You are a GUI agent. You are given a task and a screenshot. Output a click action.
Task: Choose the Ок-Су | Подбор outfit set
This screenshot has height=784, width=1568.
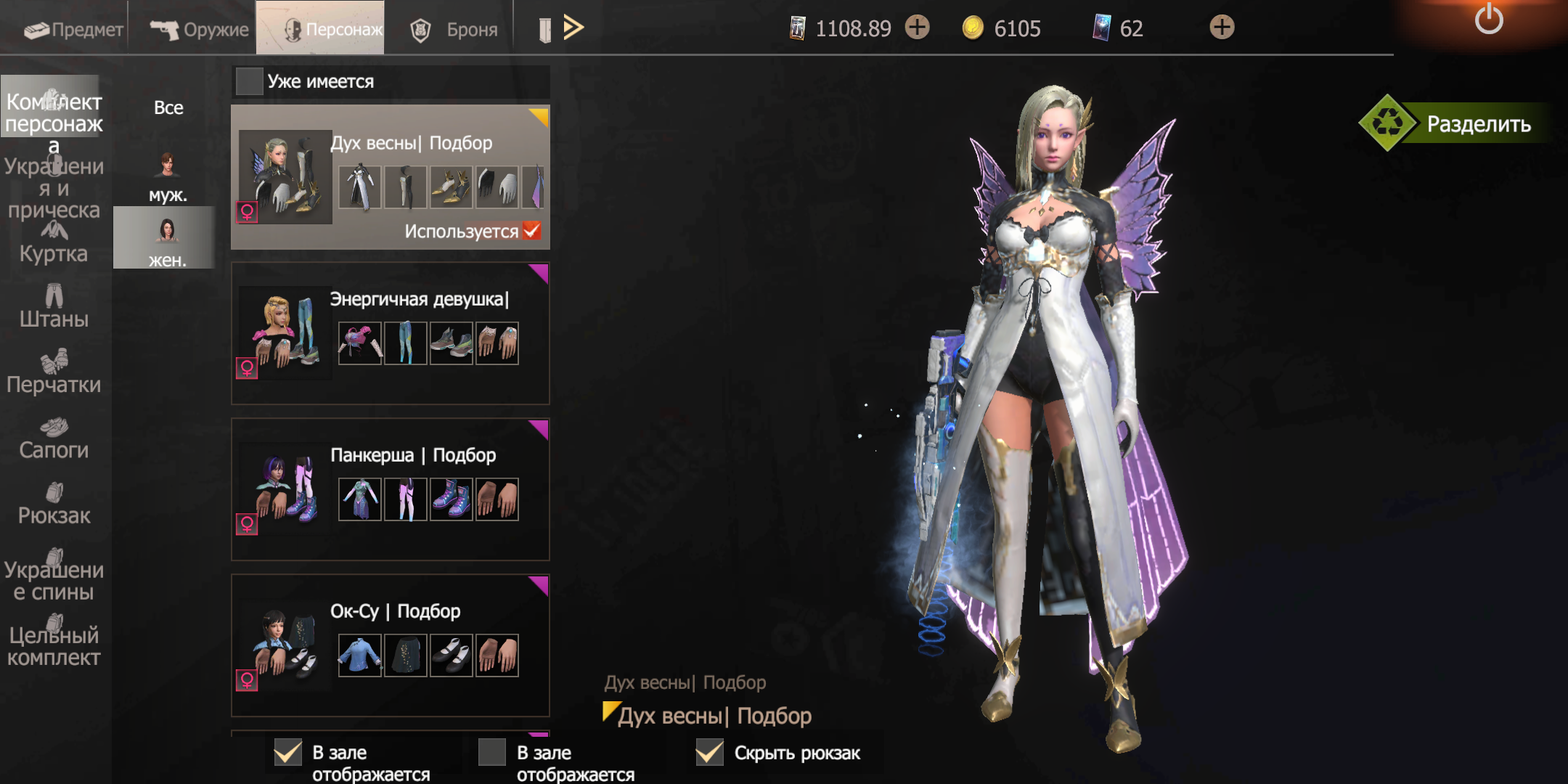pos(390,645)
